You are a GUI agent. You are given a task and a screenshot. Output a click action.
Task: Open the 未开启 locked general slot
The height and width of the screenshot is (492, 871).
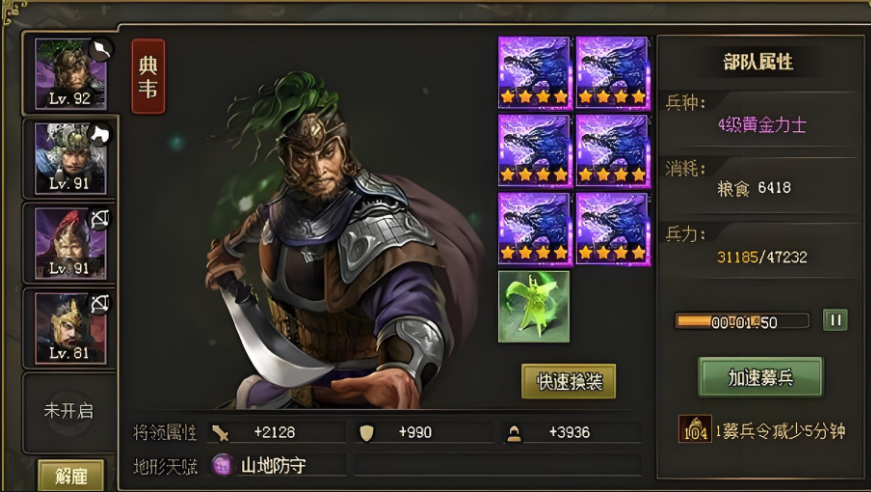pyautogui.click(x=69, y=411)
